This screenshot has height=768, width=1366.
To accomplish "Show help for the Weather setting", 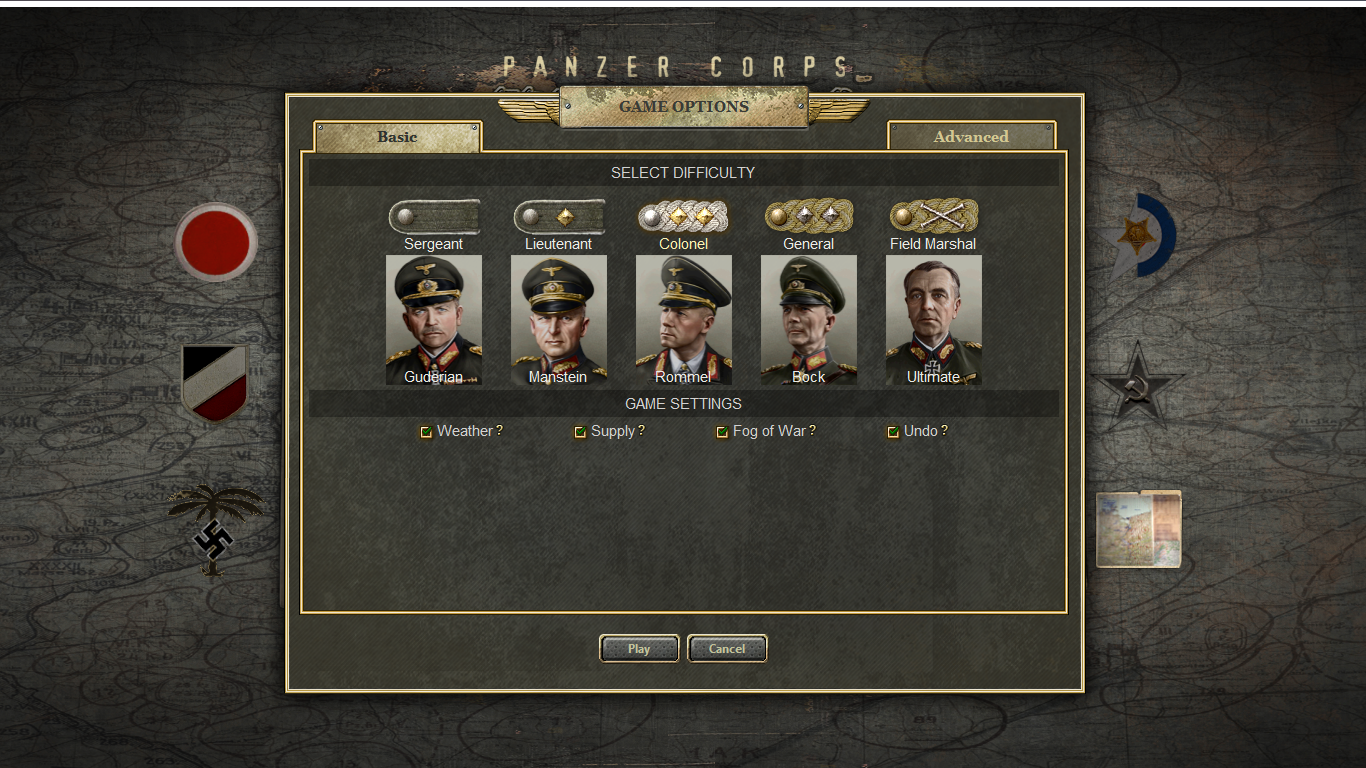I will pyautogui.click(x=499, y=431).
